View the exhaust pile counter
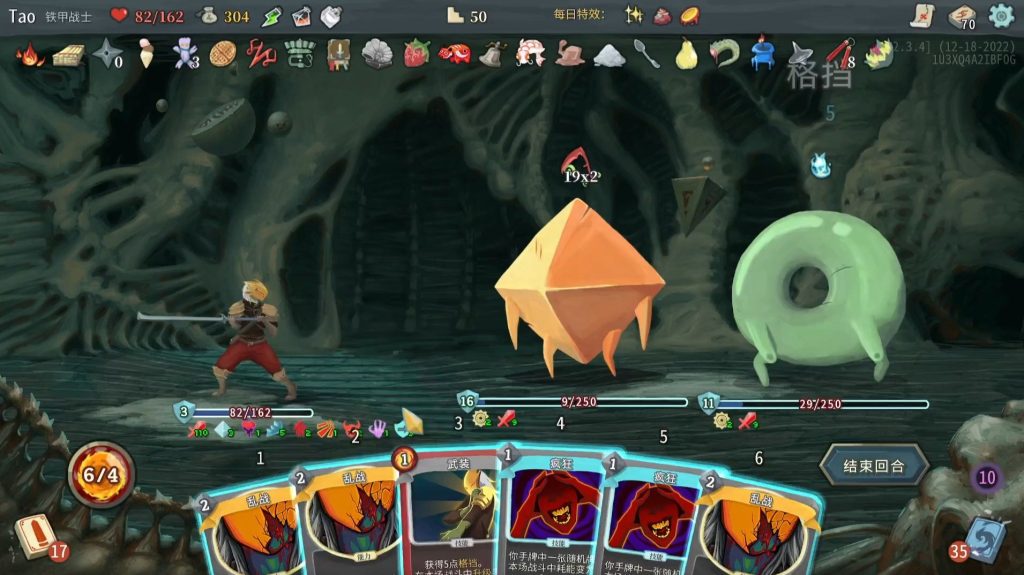 [x=987, y=477]
